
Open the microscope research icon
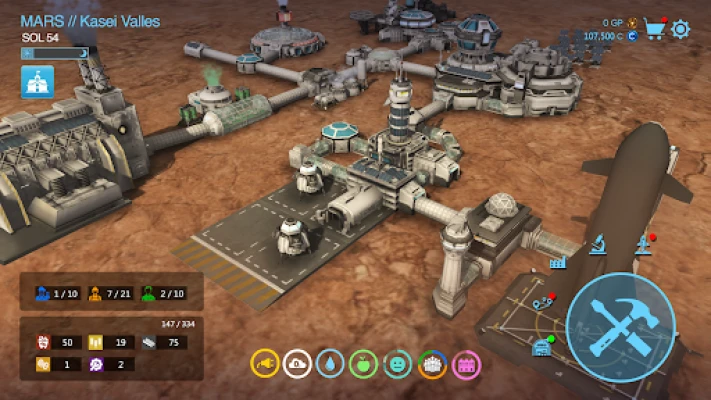click(598, 243)
